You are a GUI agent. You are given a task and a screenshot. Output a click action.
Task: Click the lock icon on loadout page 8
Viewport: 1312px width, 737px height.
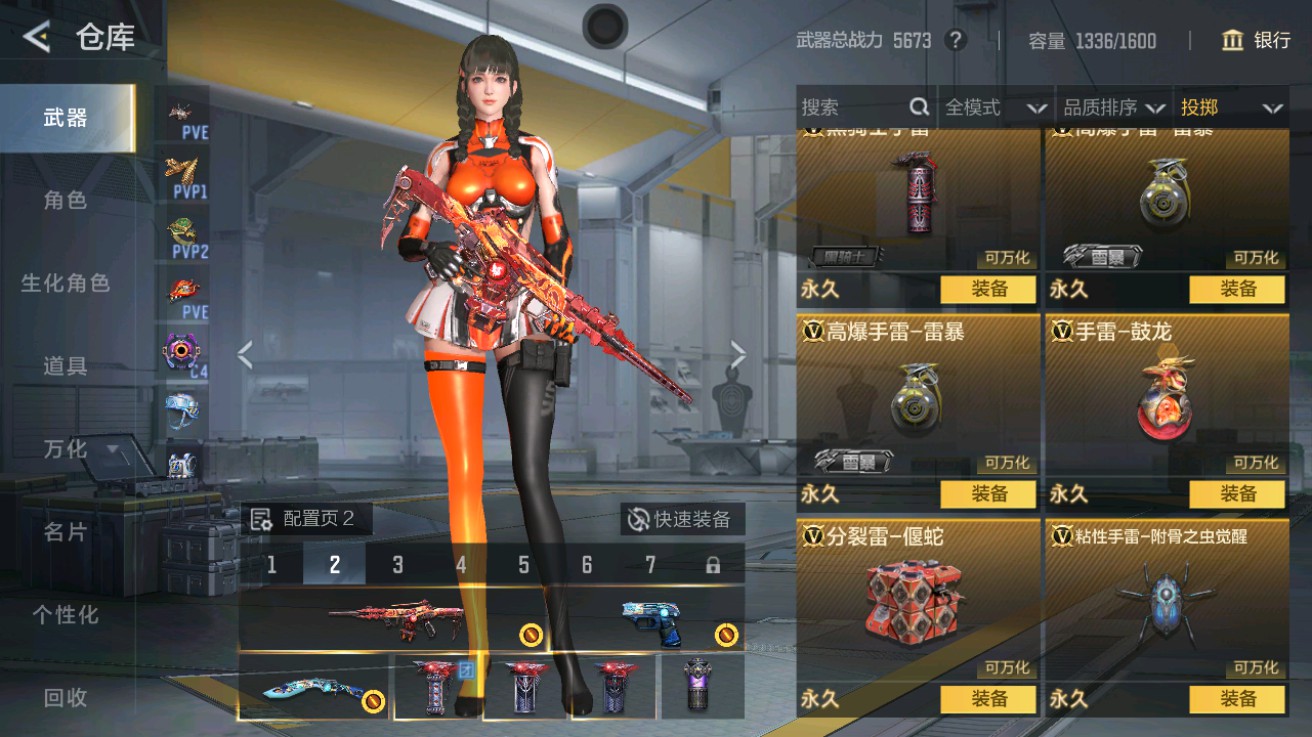pyautogui.click(x=714, y=564)
